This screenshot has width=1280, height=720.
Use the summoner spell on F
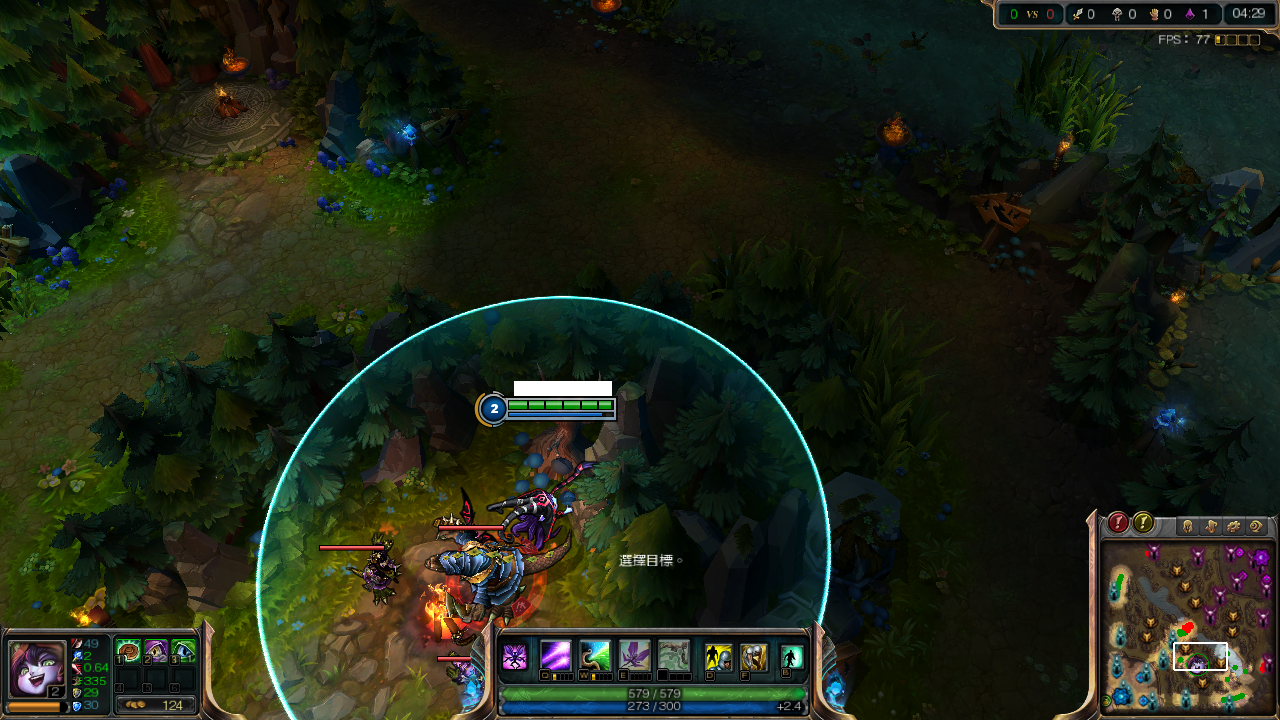[x=754, y=657]
